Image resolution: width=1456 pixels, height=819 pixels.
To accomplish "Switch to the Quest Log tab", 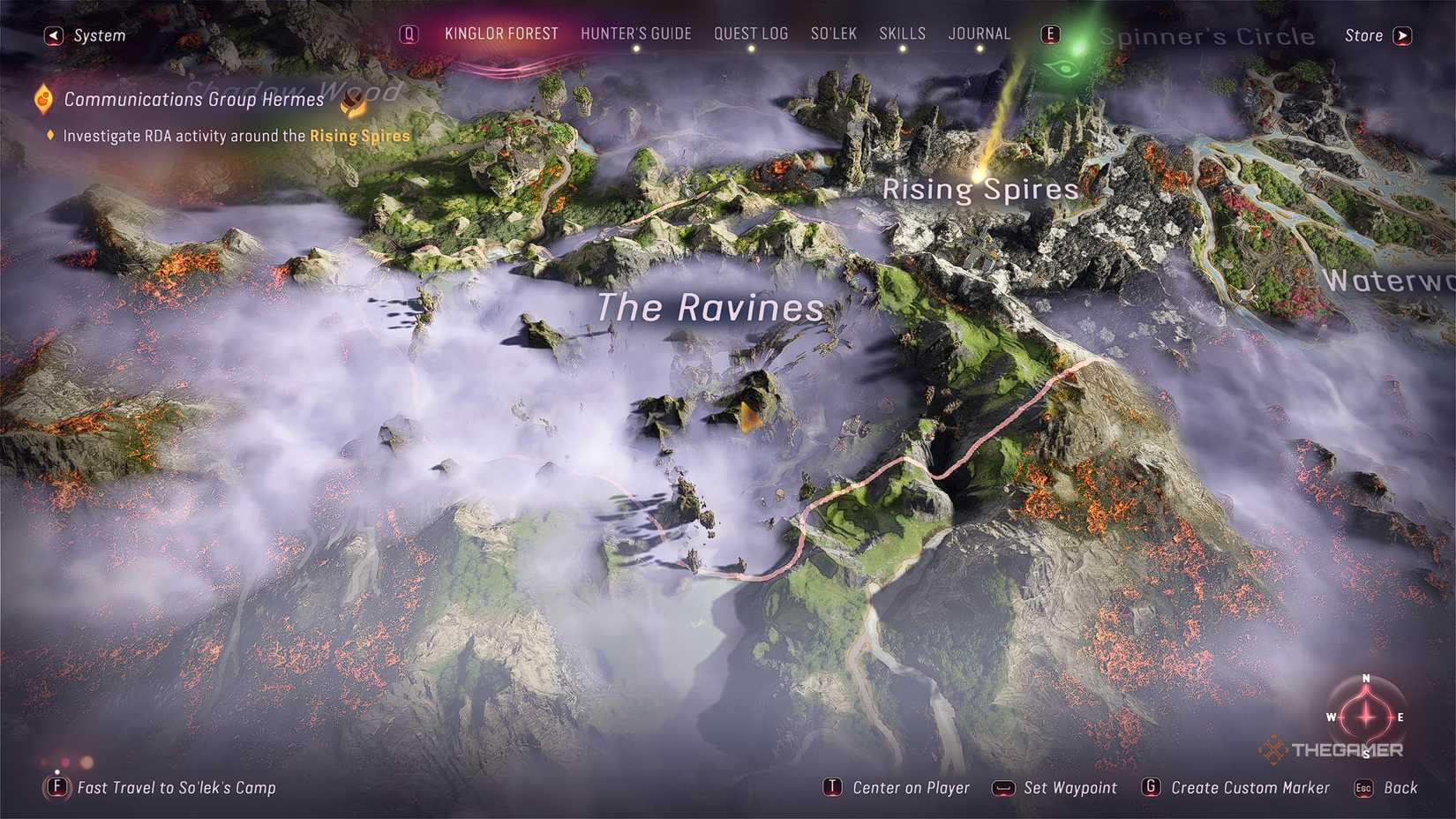I will (751, 34).
